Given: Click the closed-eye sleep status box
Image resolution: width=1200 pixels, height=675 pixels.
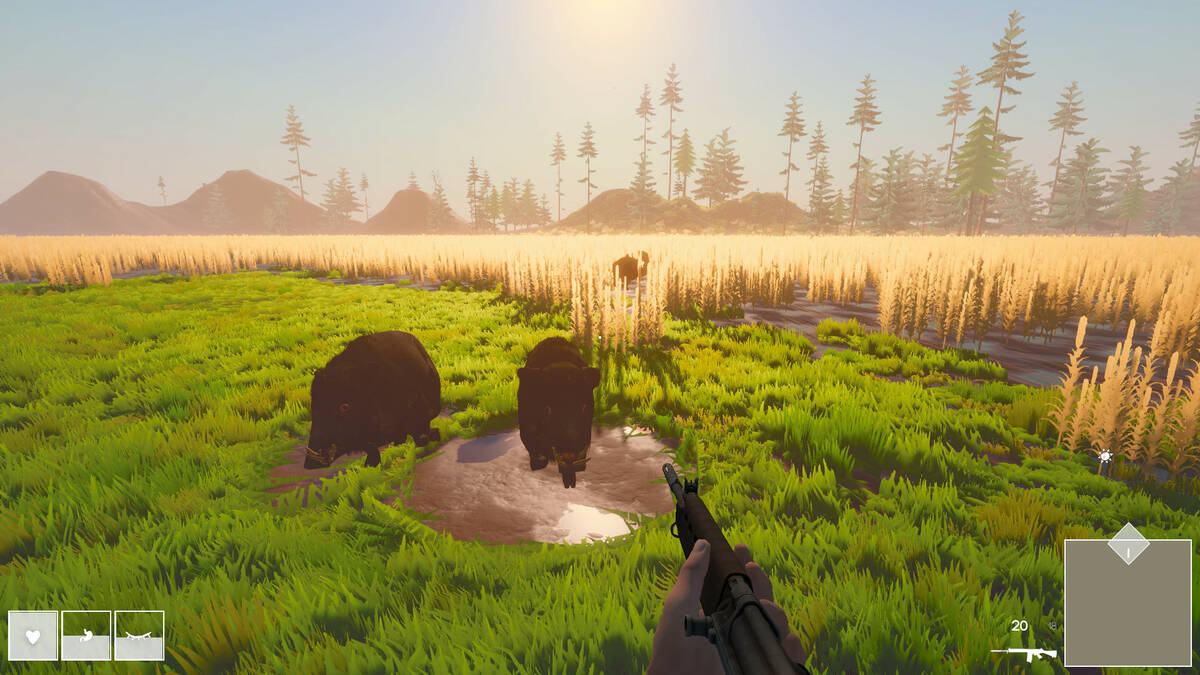Looking at the screenshot, I should pos(139,635).
